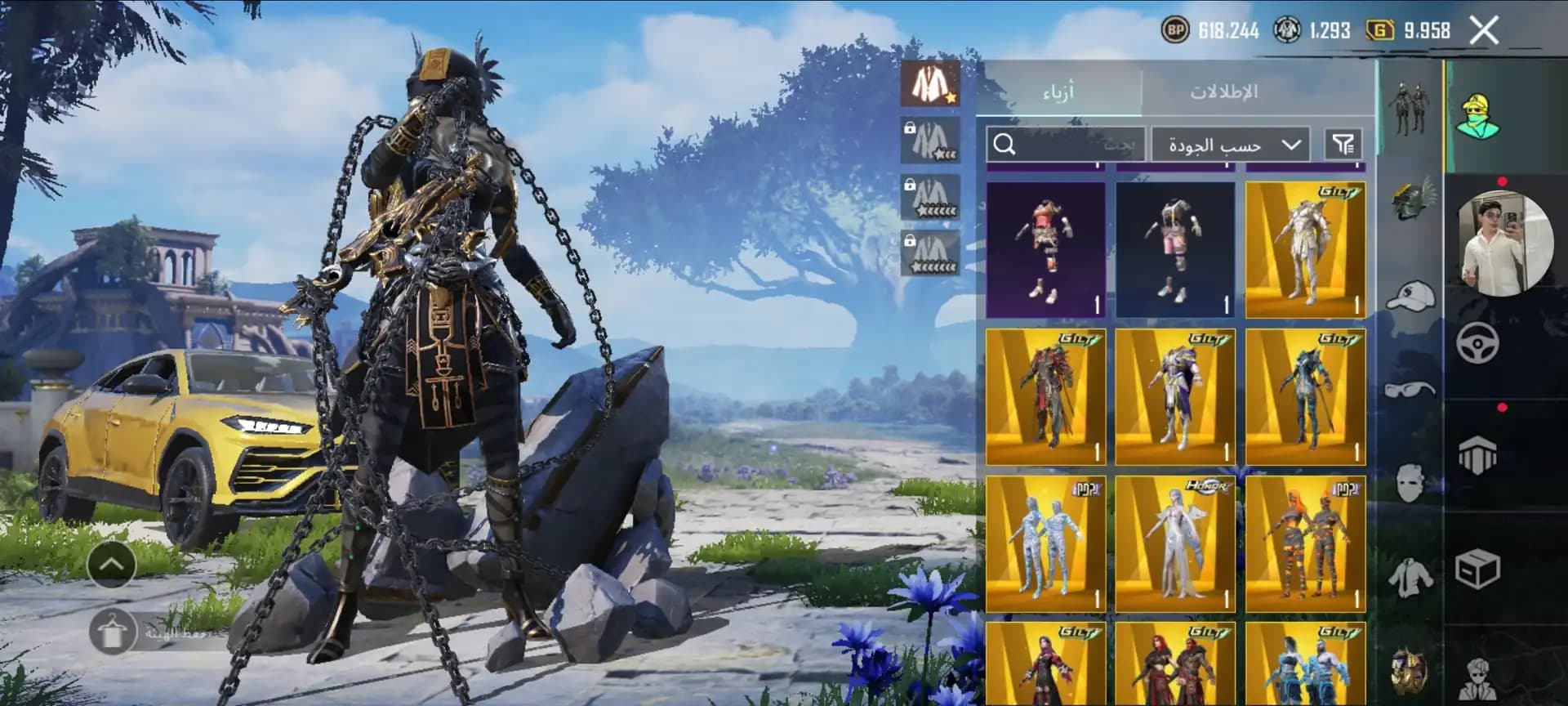Open the funnel filter options

click(1343, 145)
